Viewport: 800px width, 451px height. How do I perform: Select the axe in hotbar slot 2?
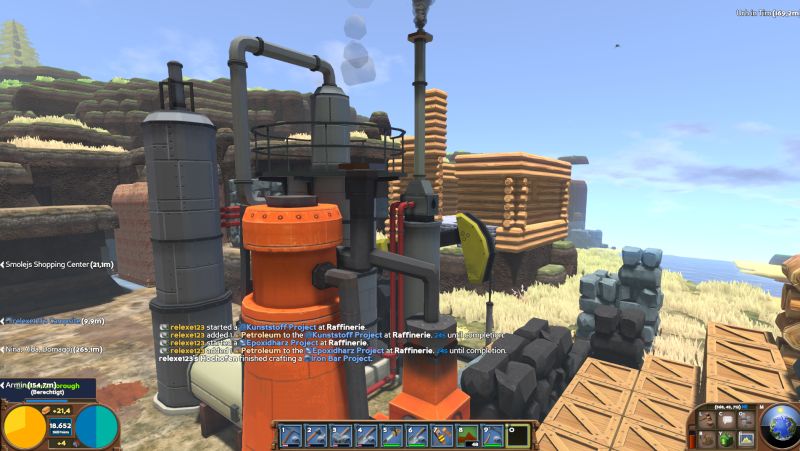click(x=316, y=435)
